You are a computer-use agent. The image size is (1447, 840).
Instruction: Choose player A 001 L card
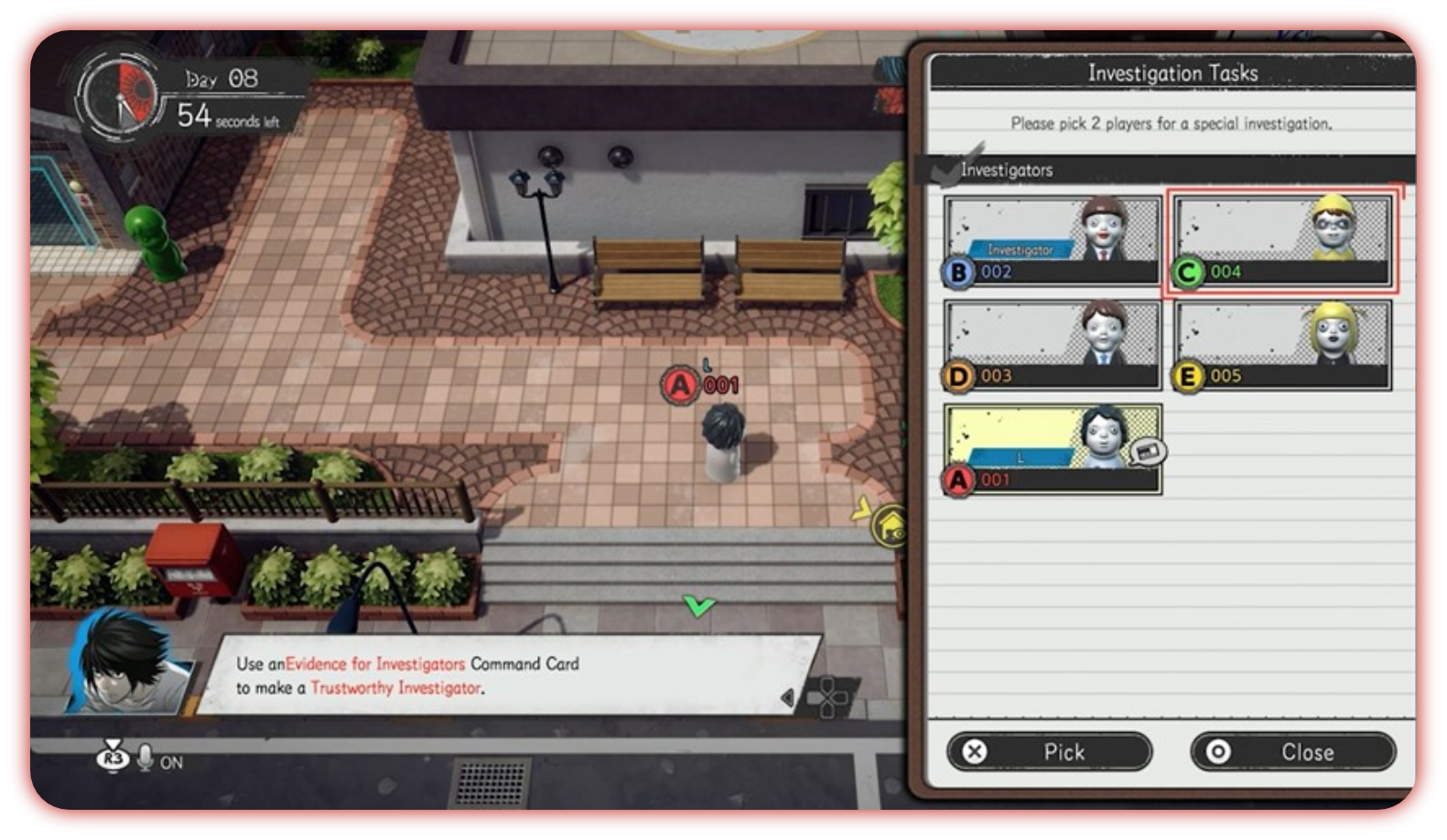pos(1053,450)
